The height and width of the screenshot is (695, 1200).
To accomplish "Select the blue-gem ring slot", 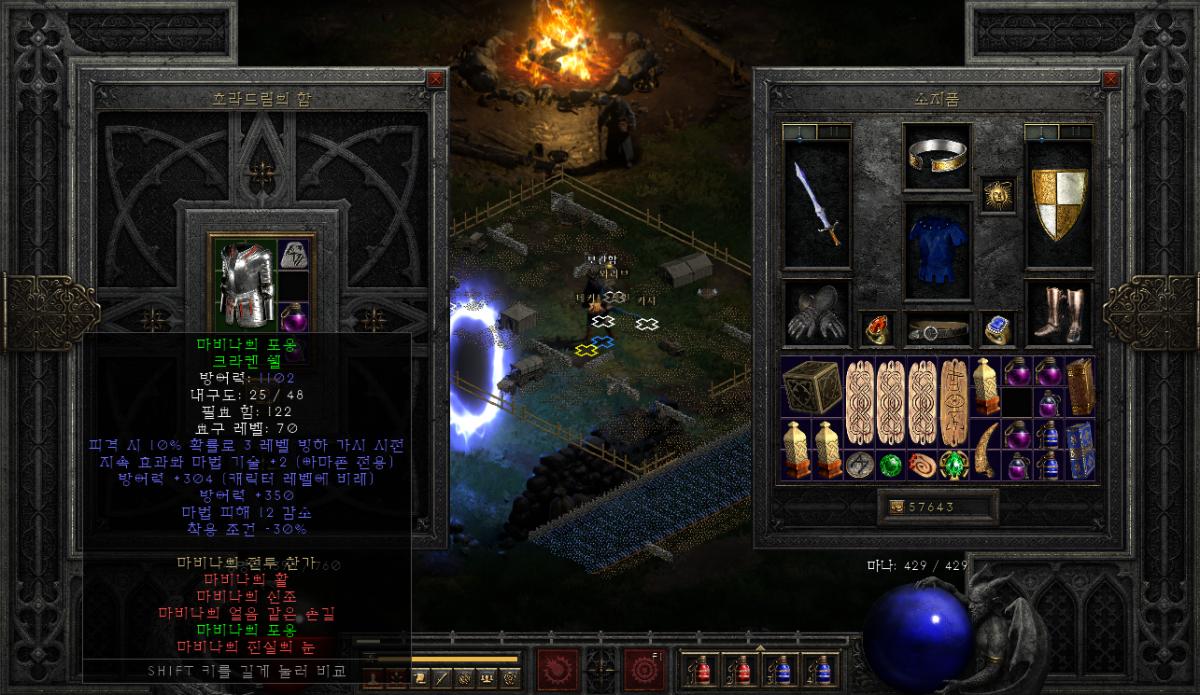I will point(997,328).
